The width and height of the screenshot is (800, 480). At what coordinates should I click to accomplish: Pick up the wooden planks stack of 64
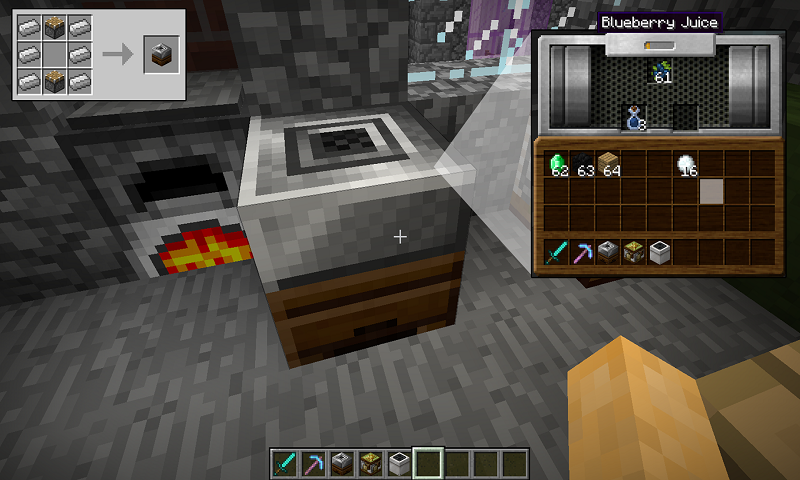tap(608, 164)
